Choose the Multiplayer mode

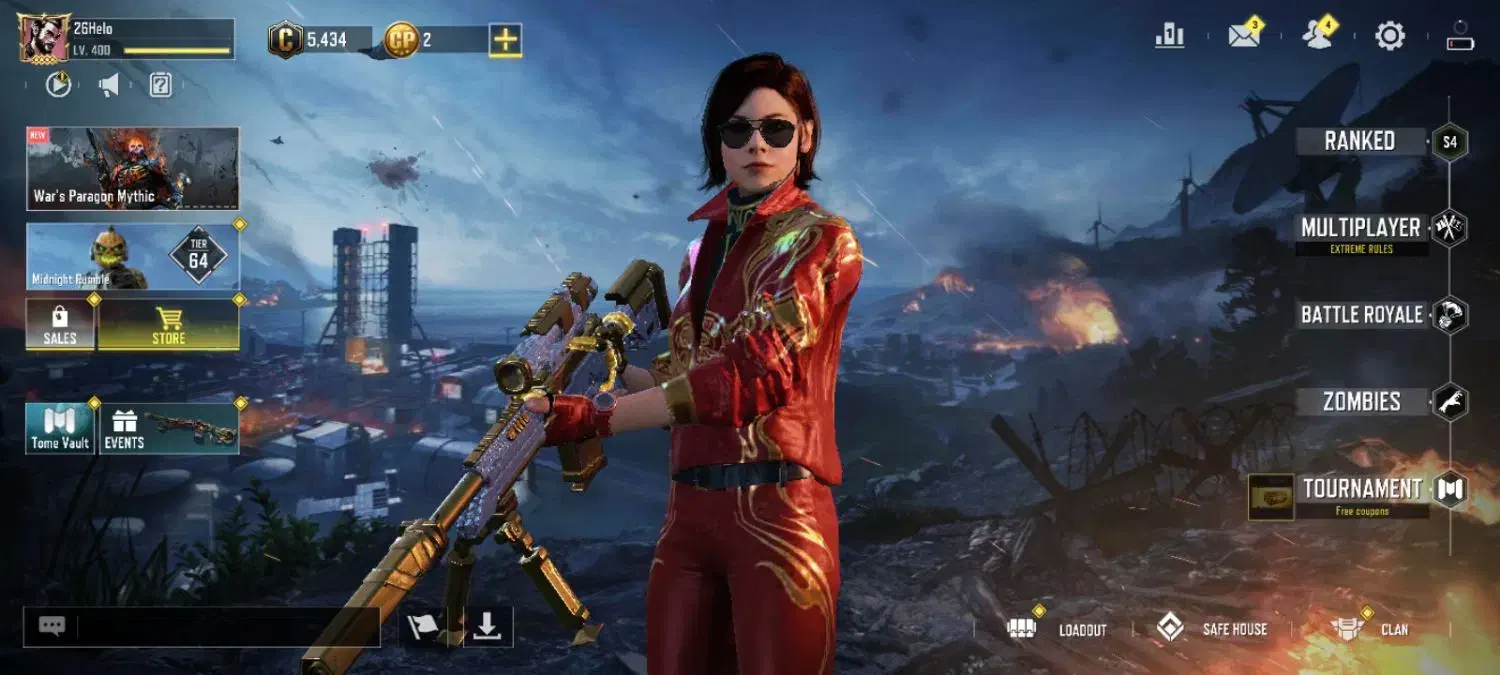tap(1360, 229)
